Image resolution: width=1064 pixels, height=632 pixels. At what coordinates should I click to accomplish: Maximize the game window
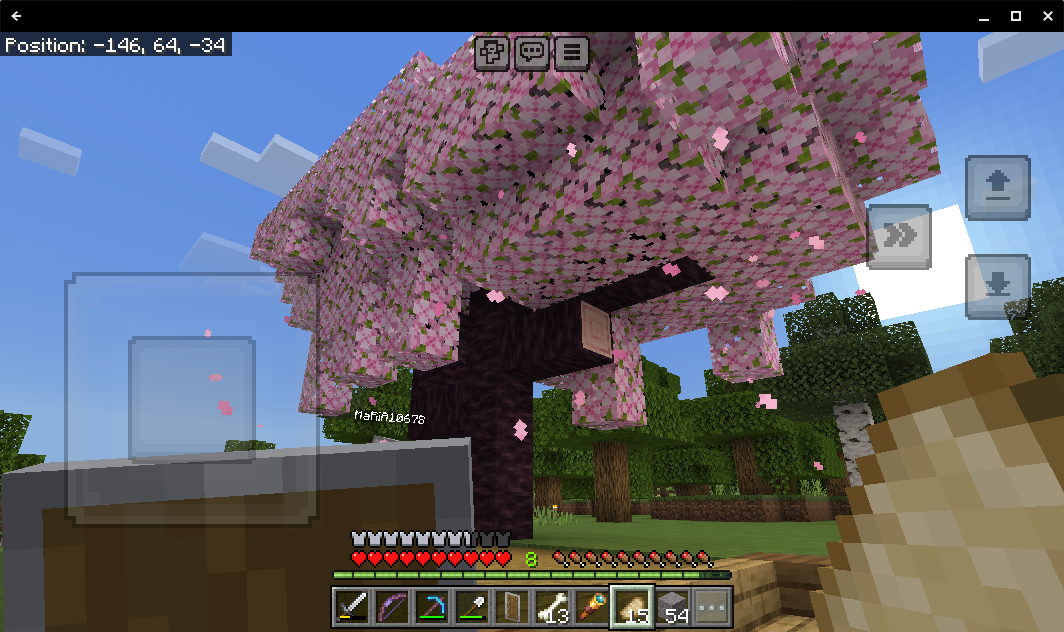[1015, 16]
